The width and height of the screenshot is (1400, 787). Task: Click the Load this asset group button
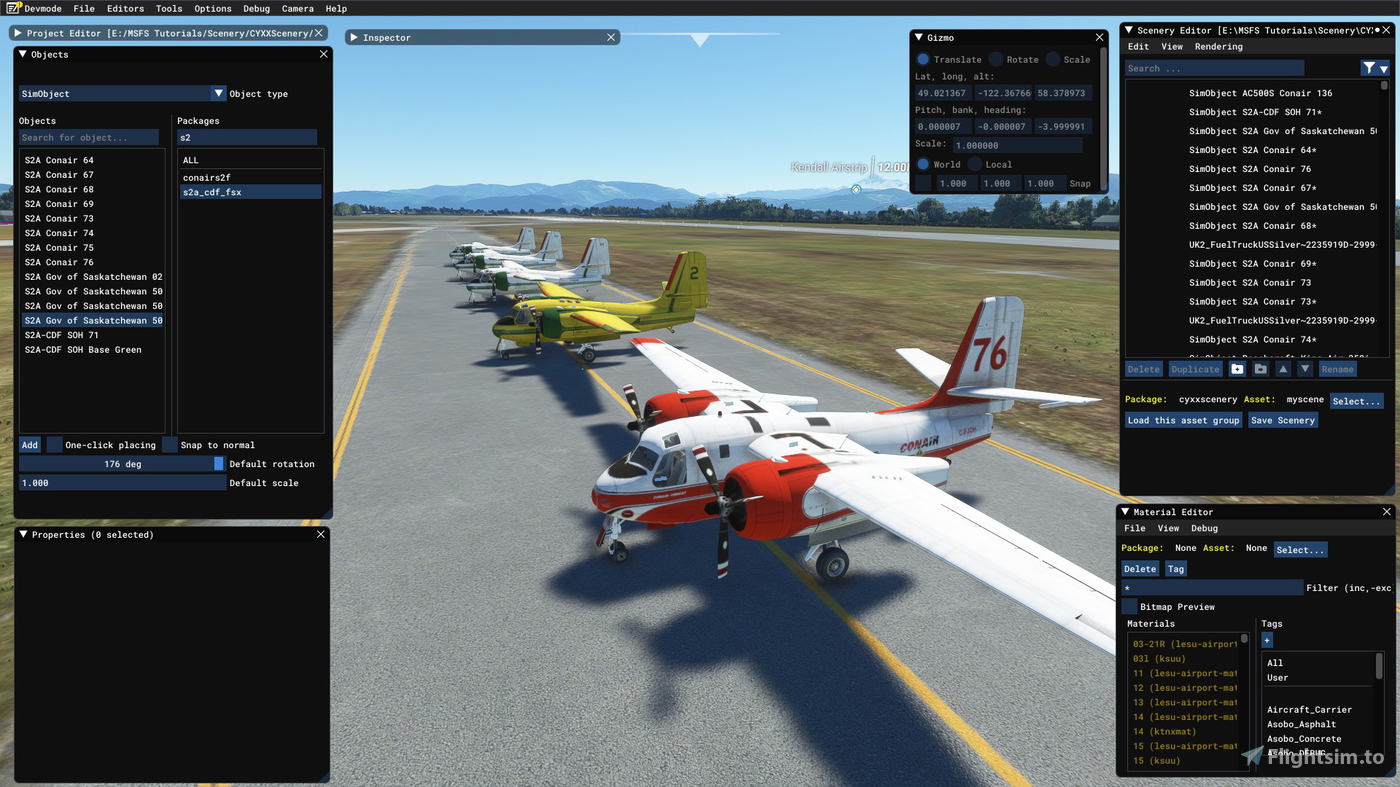(x=1183, y=420)
